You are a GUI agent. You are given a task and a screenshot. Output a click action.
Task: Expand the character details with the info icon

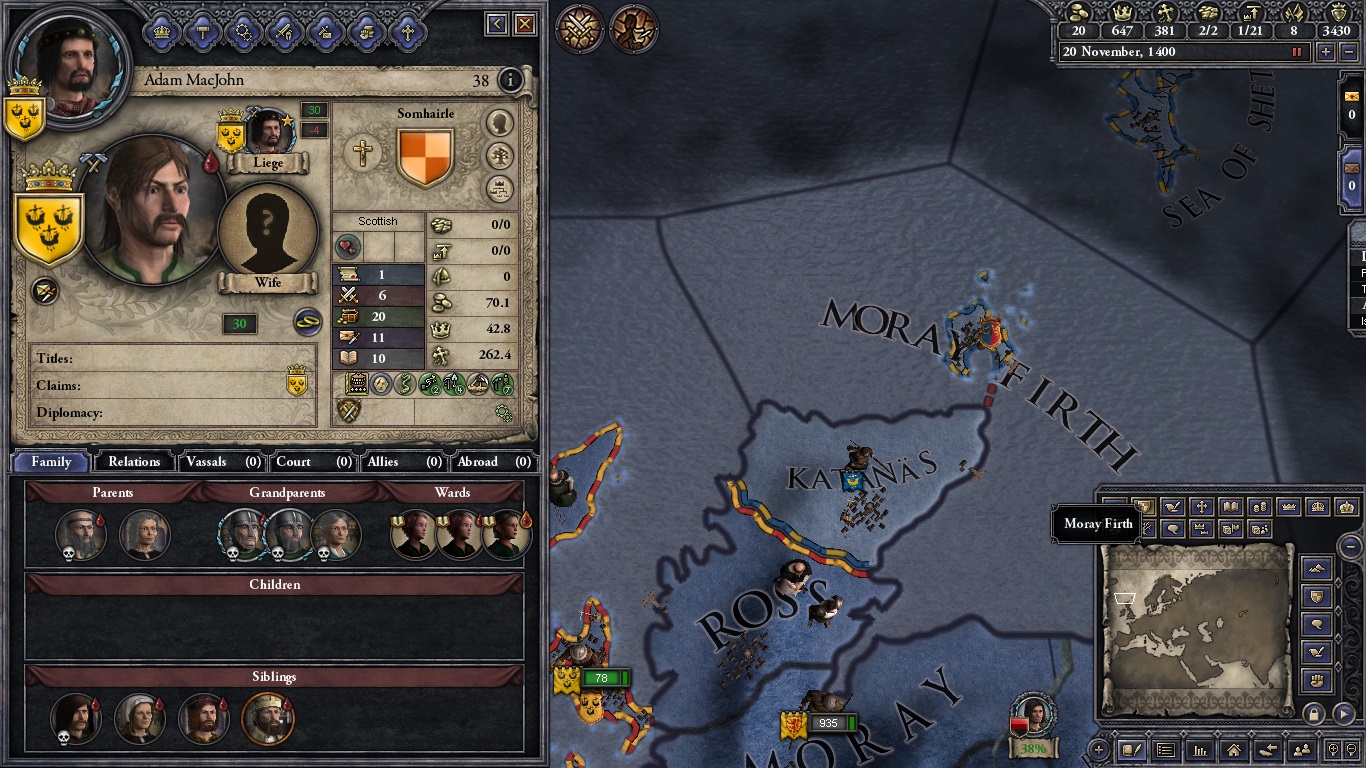510,81
